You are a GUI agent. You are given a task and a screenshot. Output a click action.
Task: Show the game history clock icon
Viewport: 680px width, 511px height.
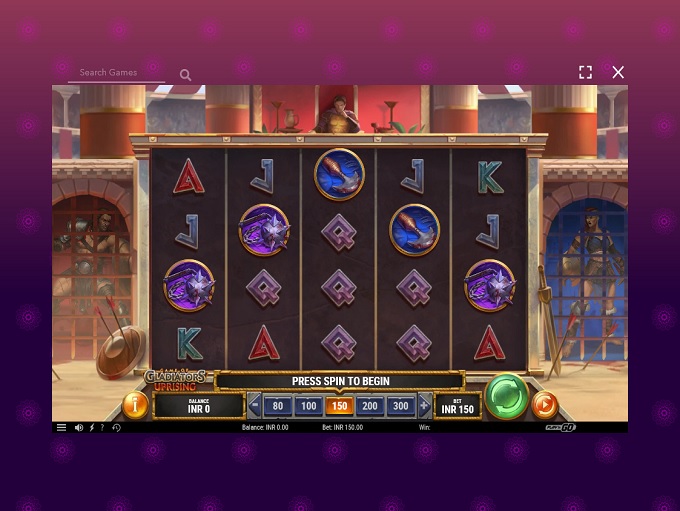116,428
